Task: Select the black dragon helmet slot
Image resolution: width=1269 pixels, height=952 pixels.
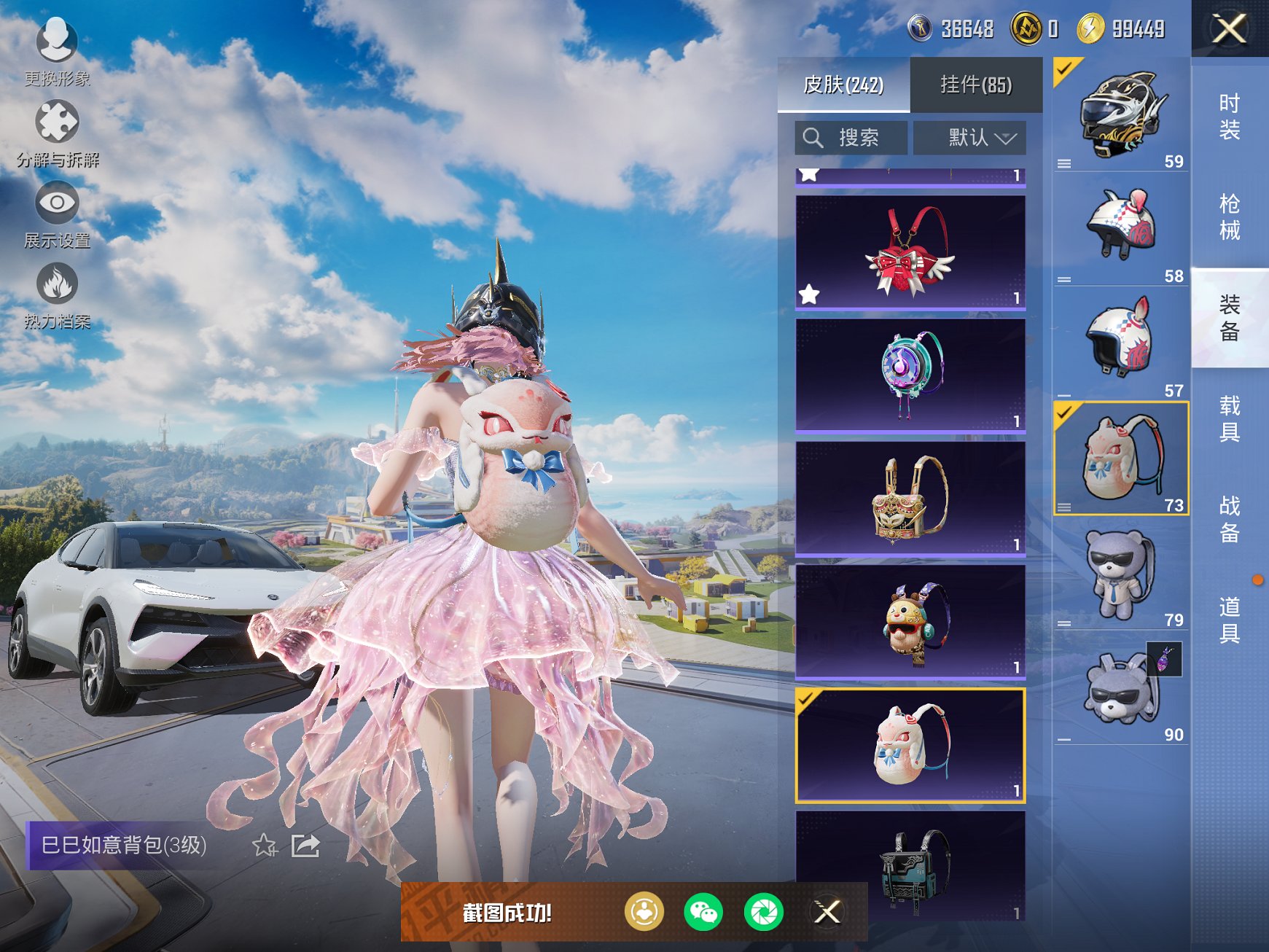Action: (x=1121, y=114)
